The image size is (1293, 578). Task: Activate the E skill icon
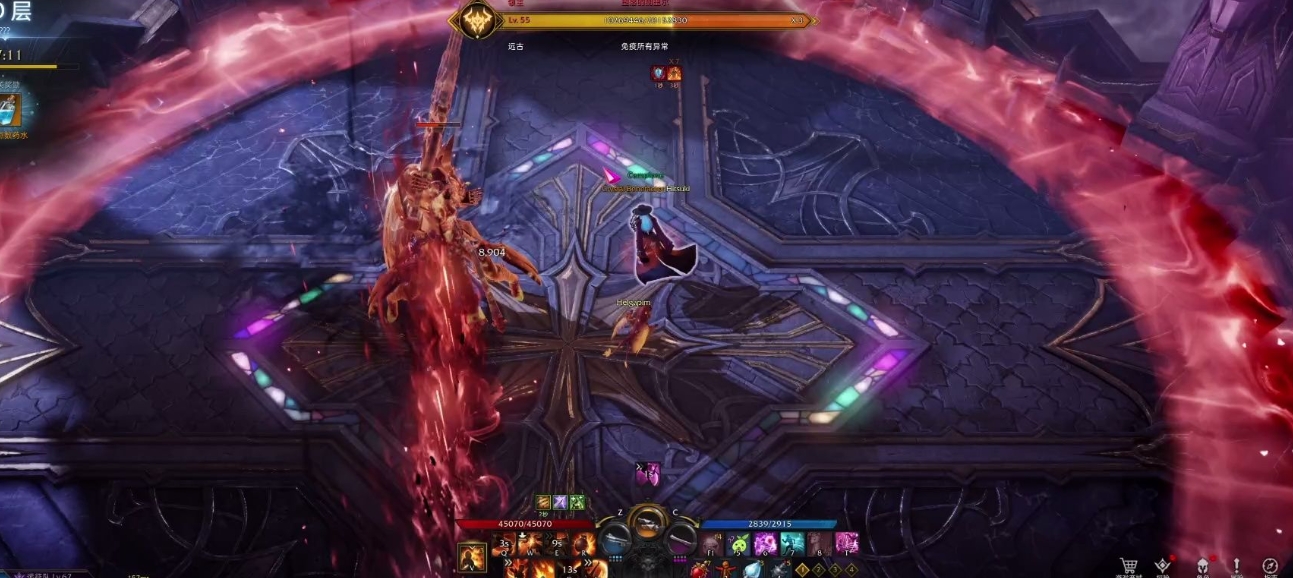[556, 544]
